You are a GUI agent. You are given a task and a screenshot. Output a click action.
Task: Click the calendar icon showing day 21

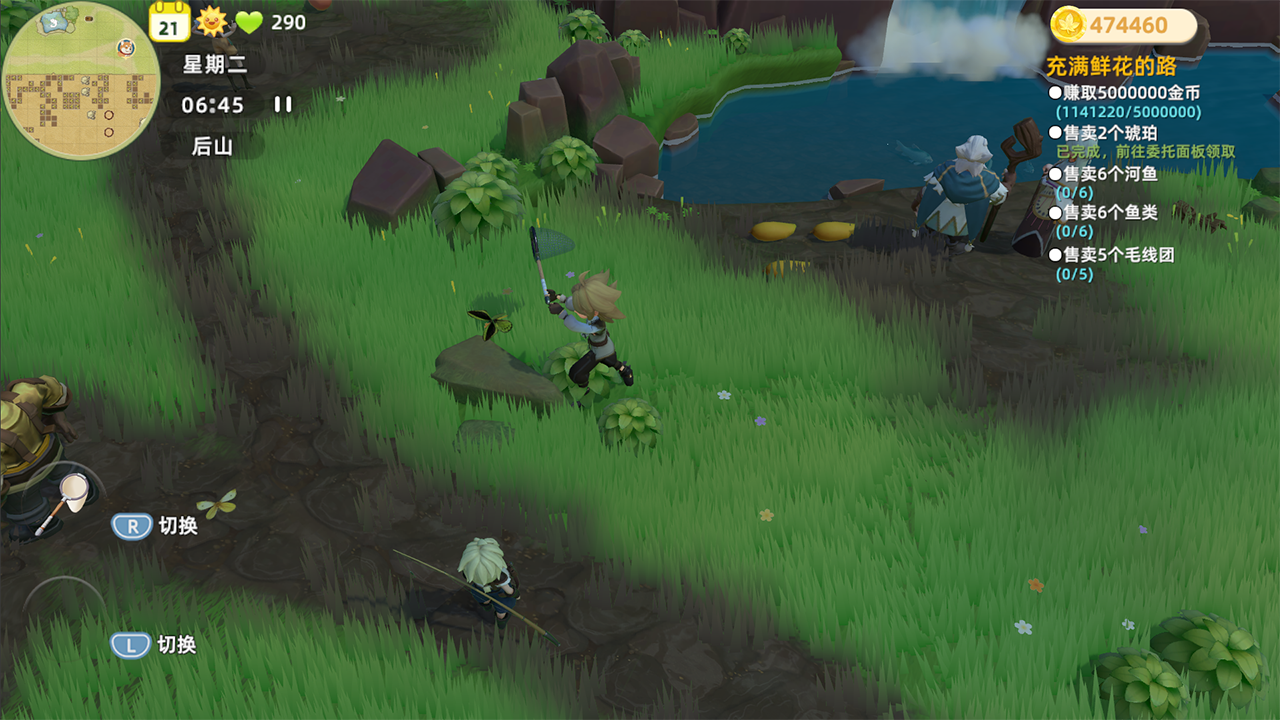pyautogui.click(x=169, y=21)
